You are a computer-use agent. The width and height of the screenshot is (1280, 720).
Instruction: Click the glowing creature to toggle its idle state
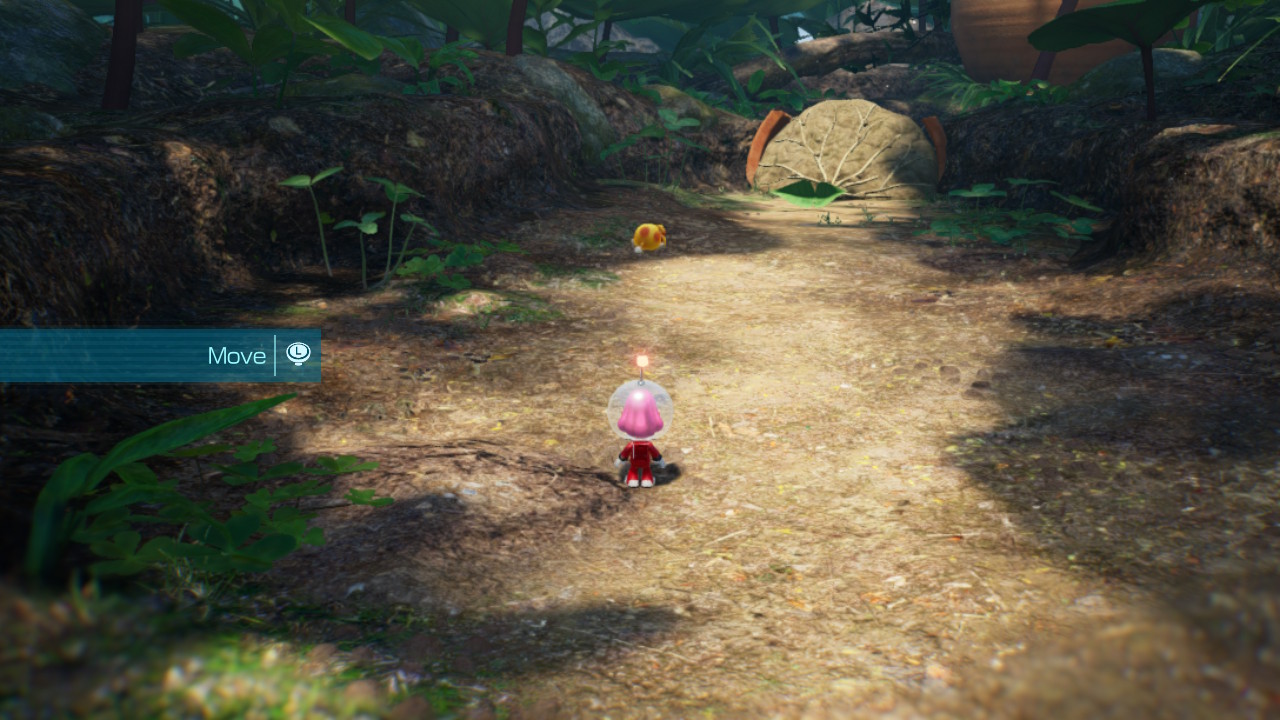[648, 235]
